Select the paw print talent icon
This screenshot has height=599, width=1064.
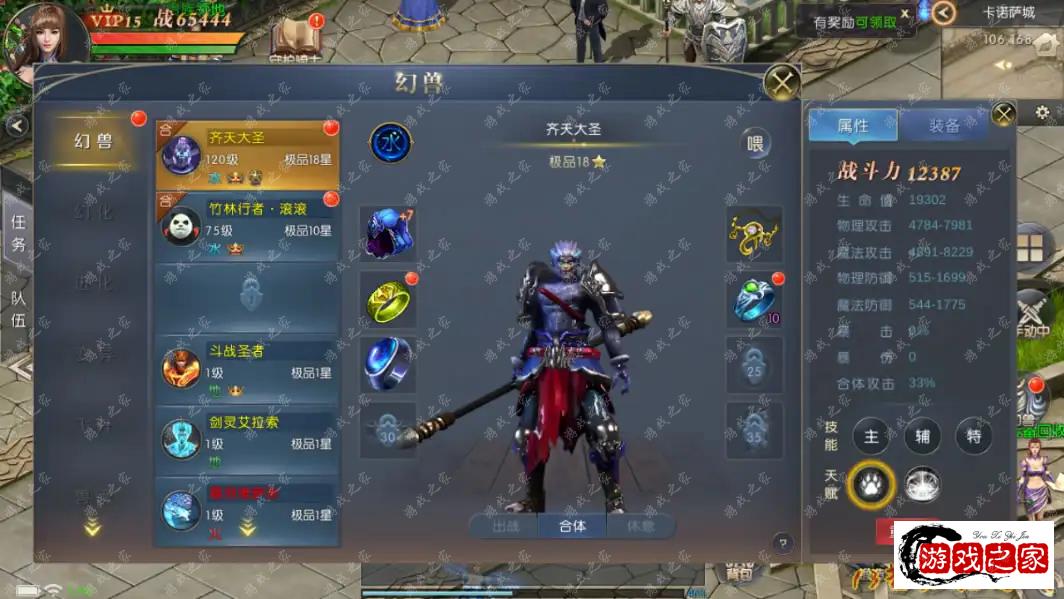point(870,485)
